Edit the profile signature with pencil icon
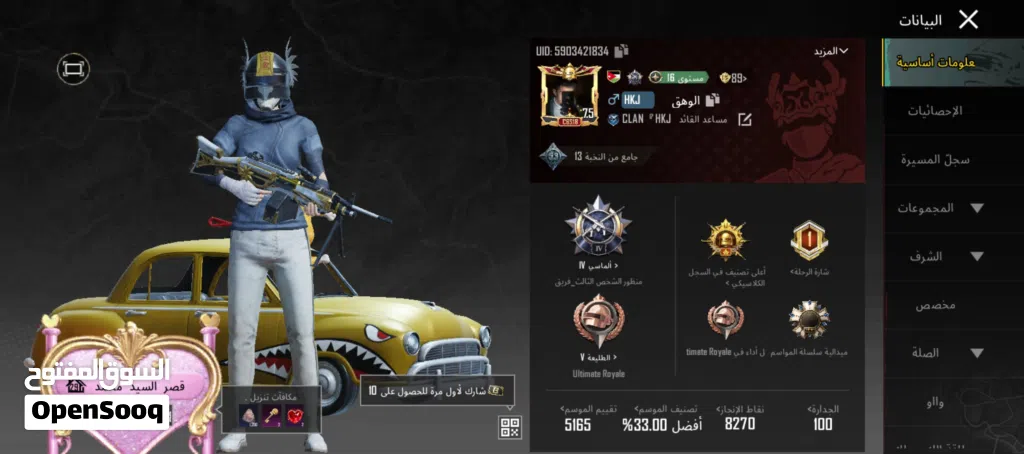Viewport: 1024px width, 454px height. click(x=745, y=120)
